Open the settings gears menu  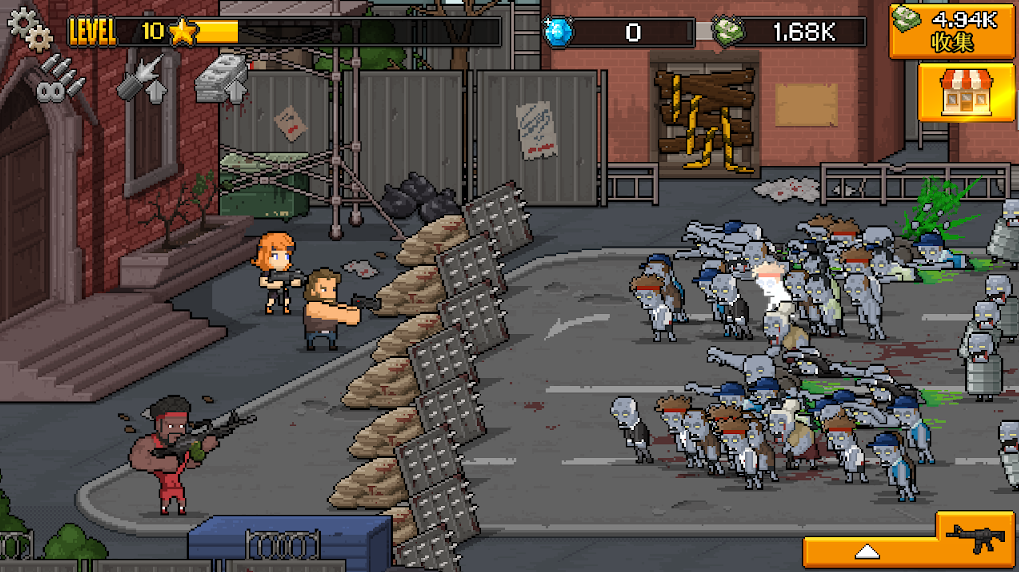(x=29, y=28)
